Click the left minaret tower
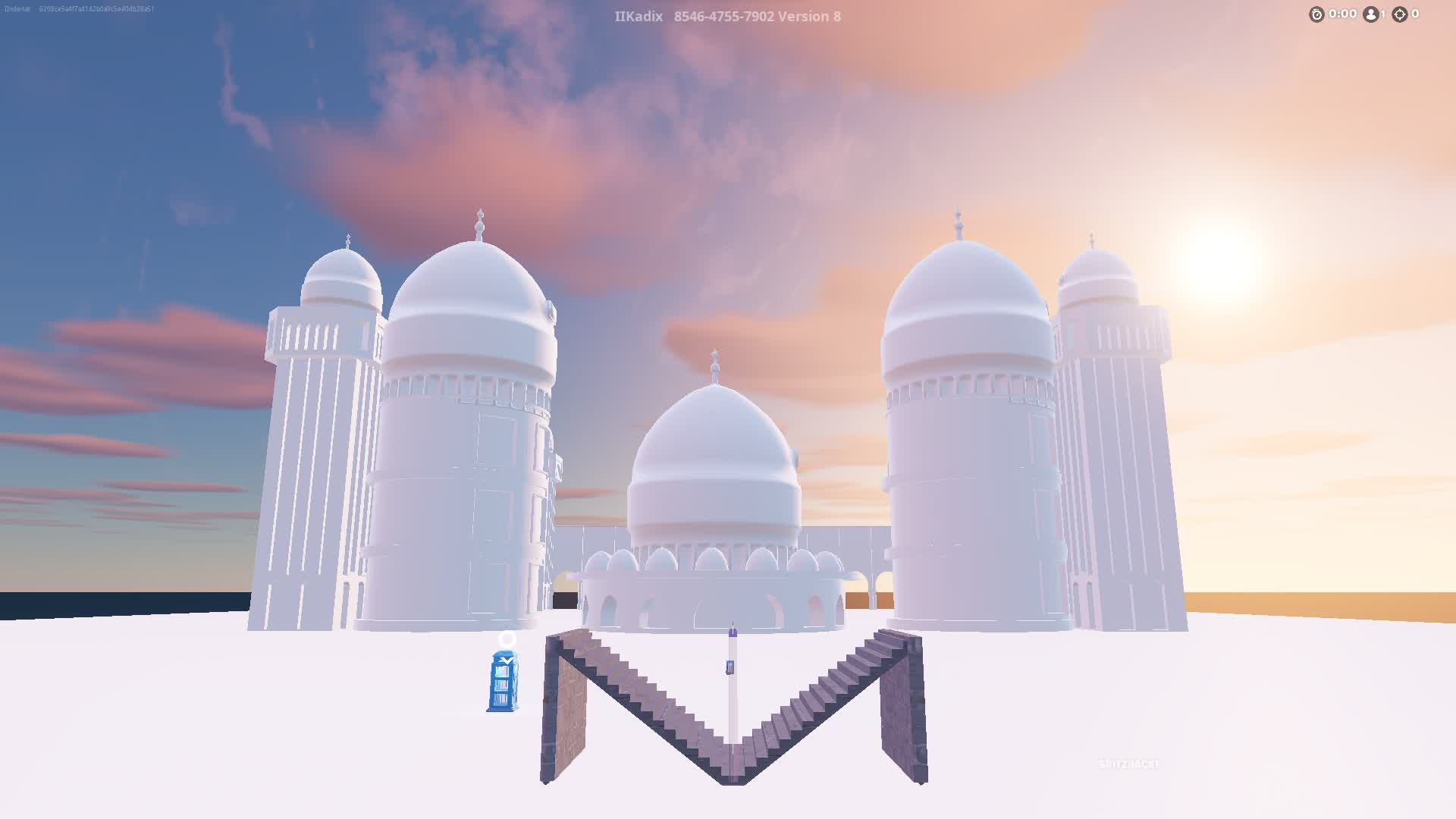The width and height of the screenshot is (1456, 819). pos(318,432)
